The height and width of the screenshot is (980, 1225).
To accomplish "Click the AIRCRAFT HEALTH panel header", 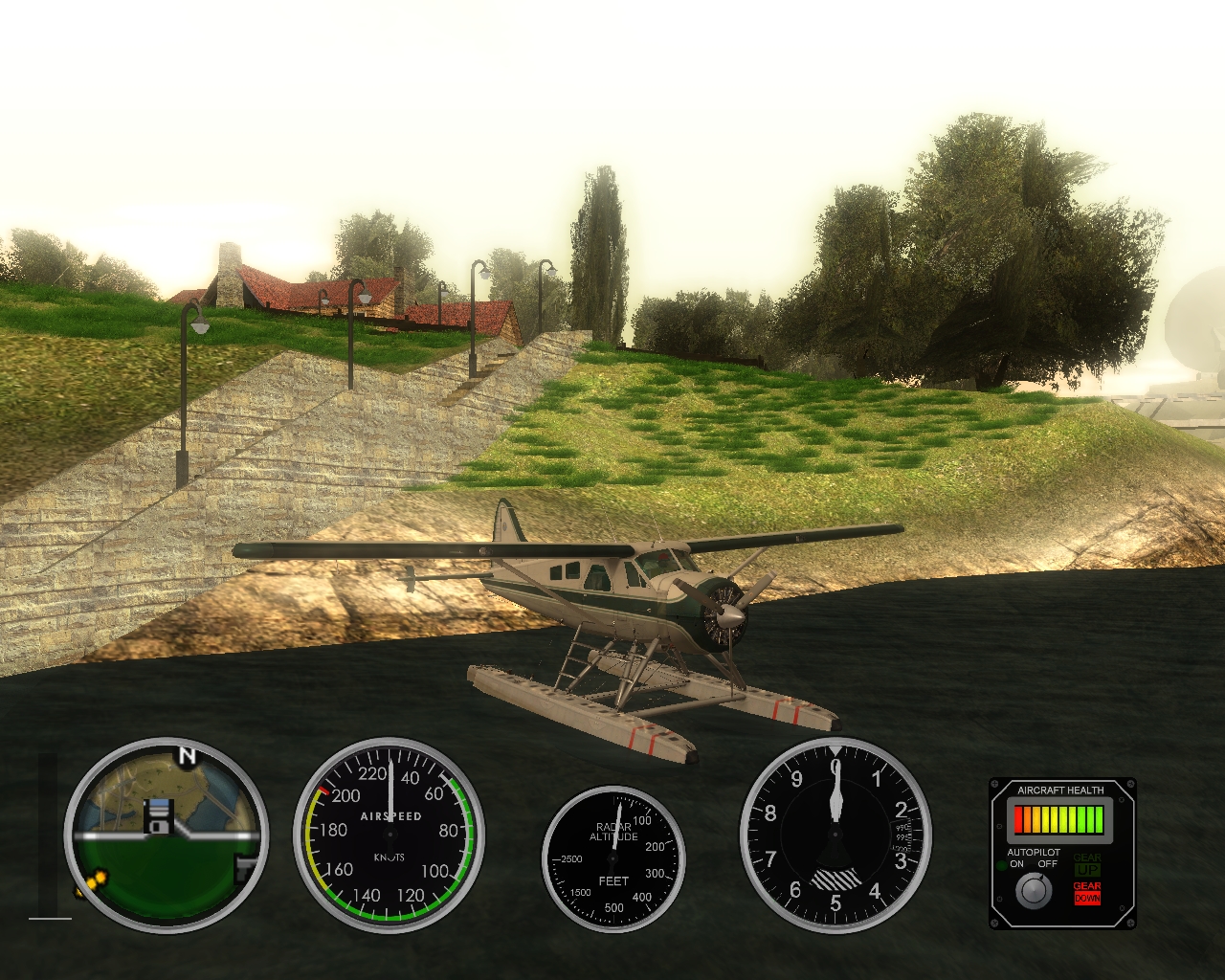I will [1060, 791].
